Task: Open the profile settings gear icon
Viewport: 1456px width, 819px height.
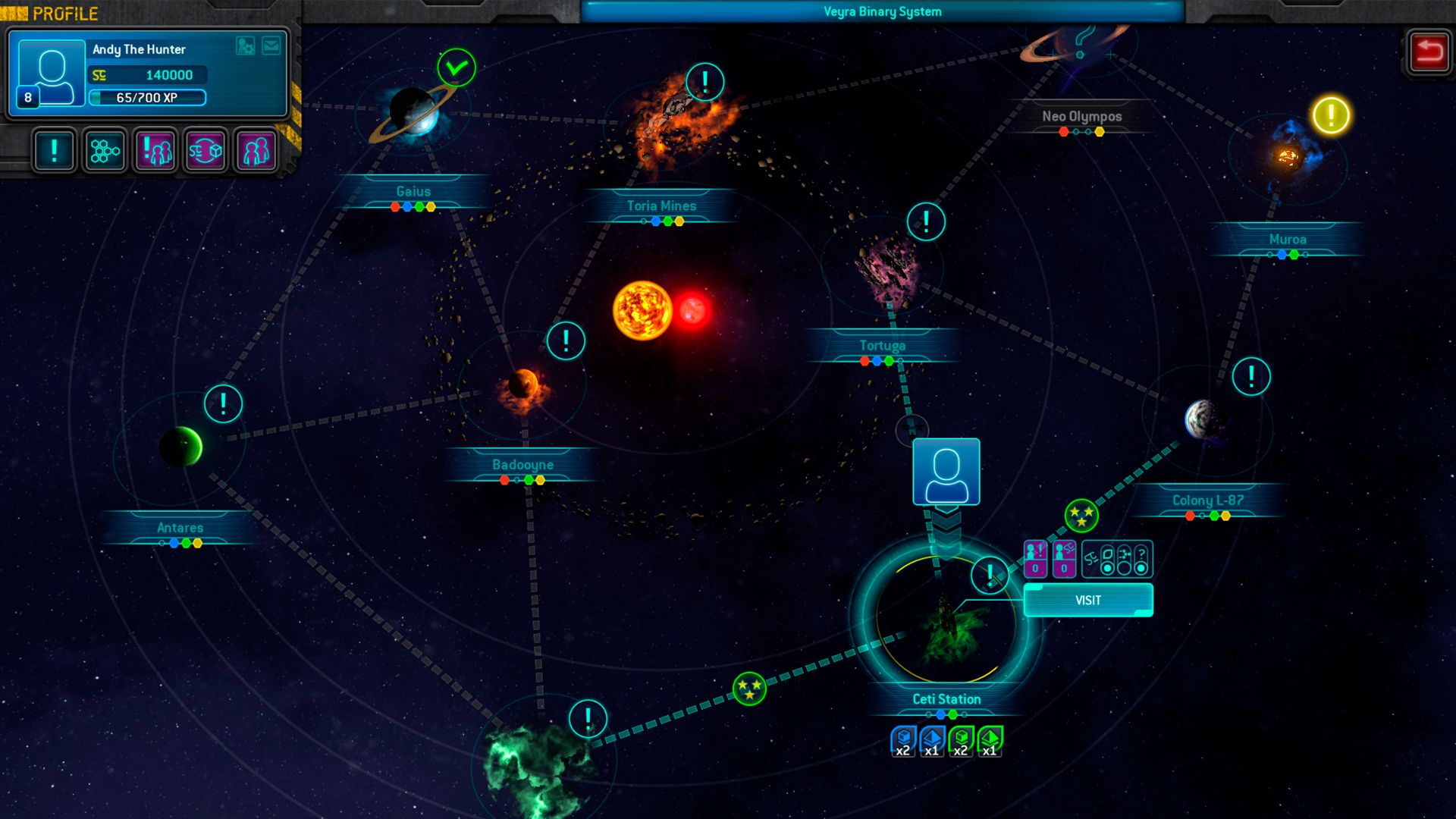Action: [245, 46]
